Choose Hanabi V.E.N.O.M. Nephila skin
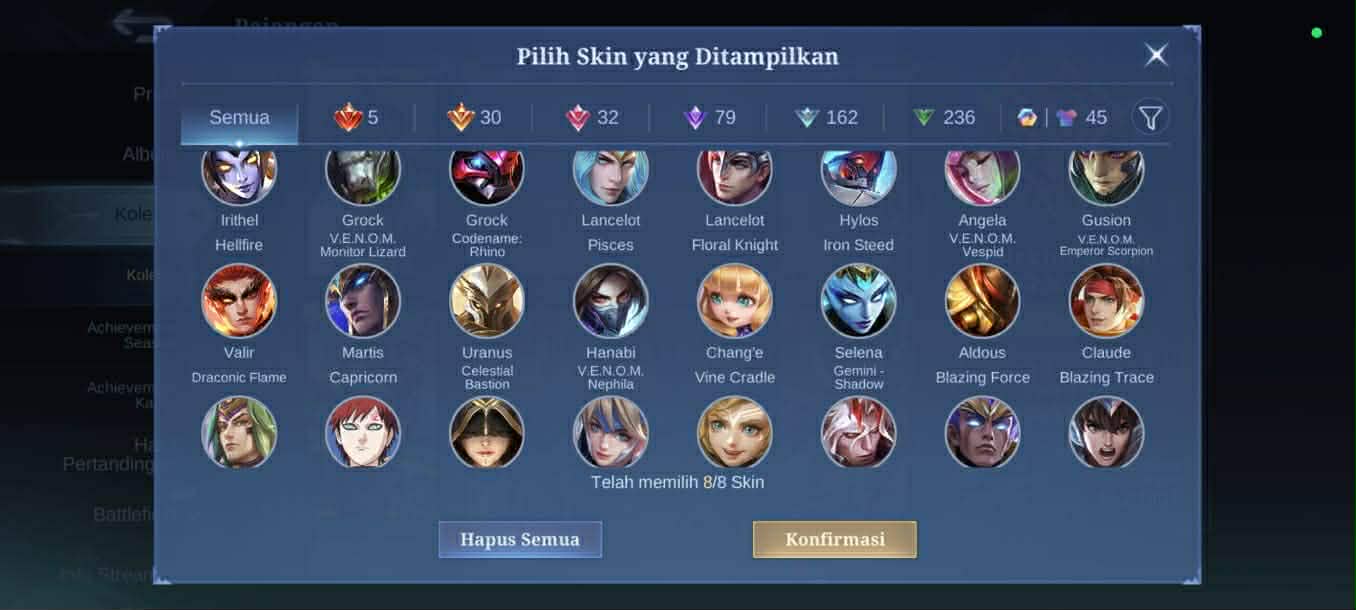Image resolution: width=1356 pixels, height=610 pixels. [x=611, y=301]
